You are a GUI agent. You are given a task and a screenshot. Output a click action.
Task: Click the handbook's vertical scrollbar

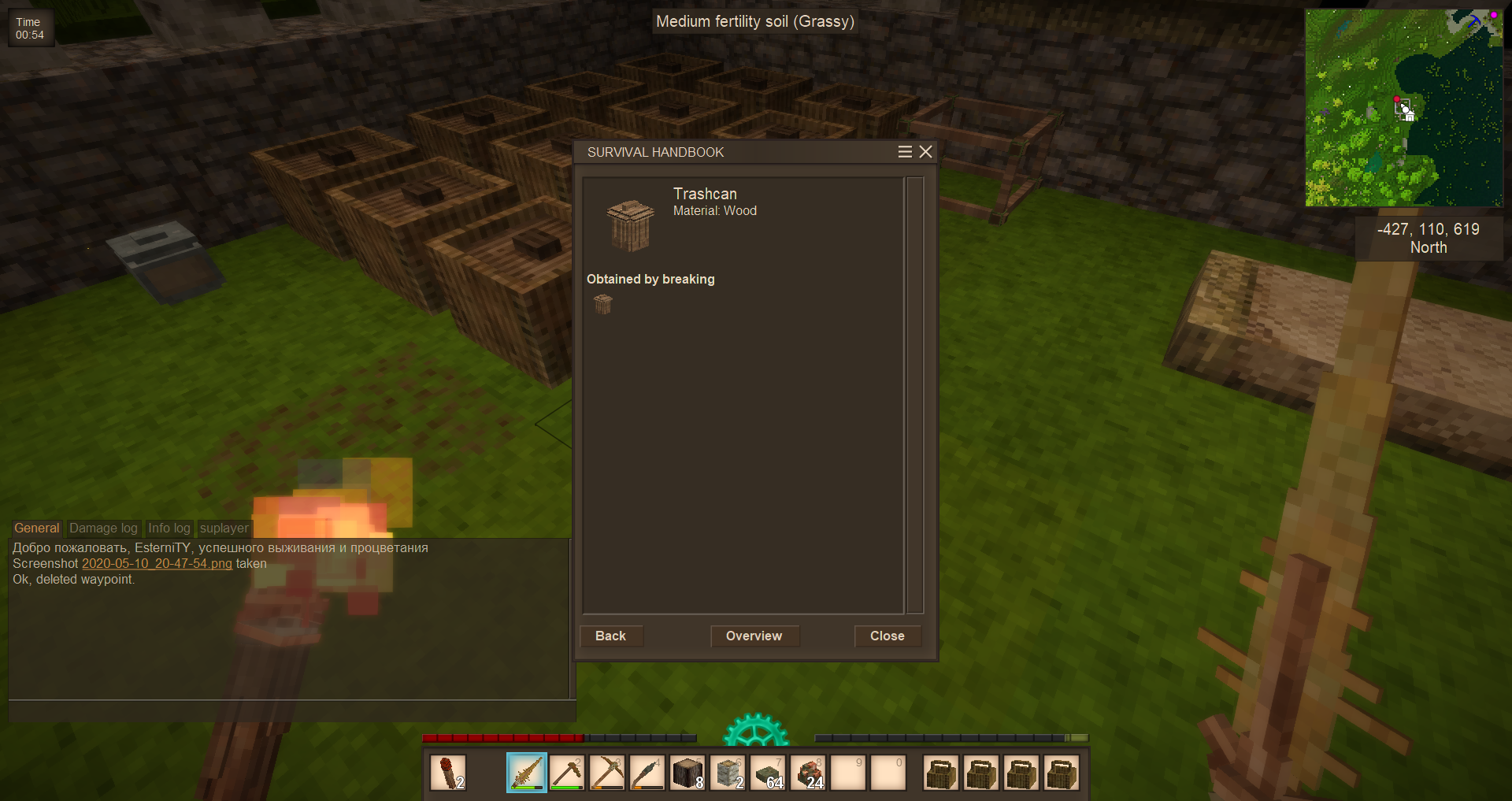click(x=914, y=394)
